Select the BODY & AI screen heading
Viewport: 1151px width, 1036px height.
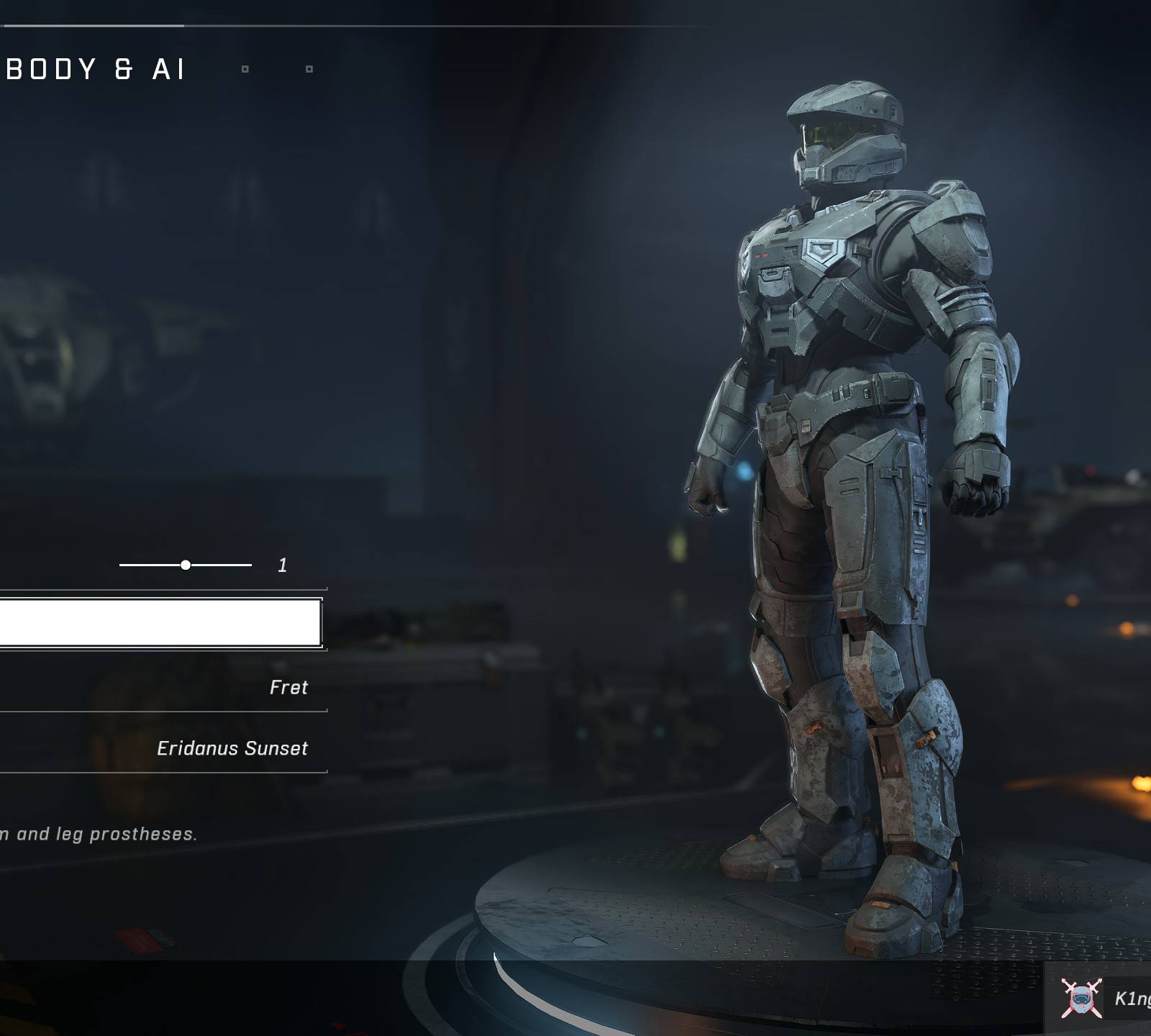tap(94, 69)
